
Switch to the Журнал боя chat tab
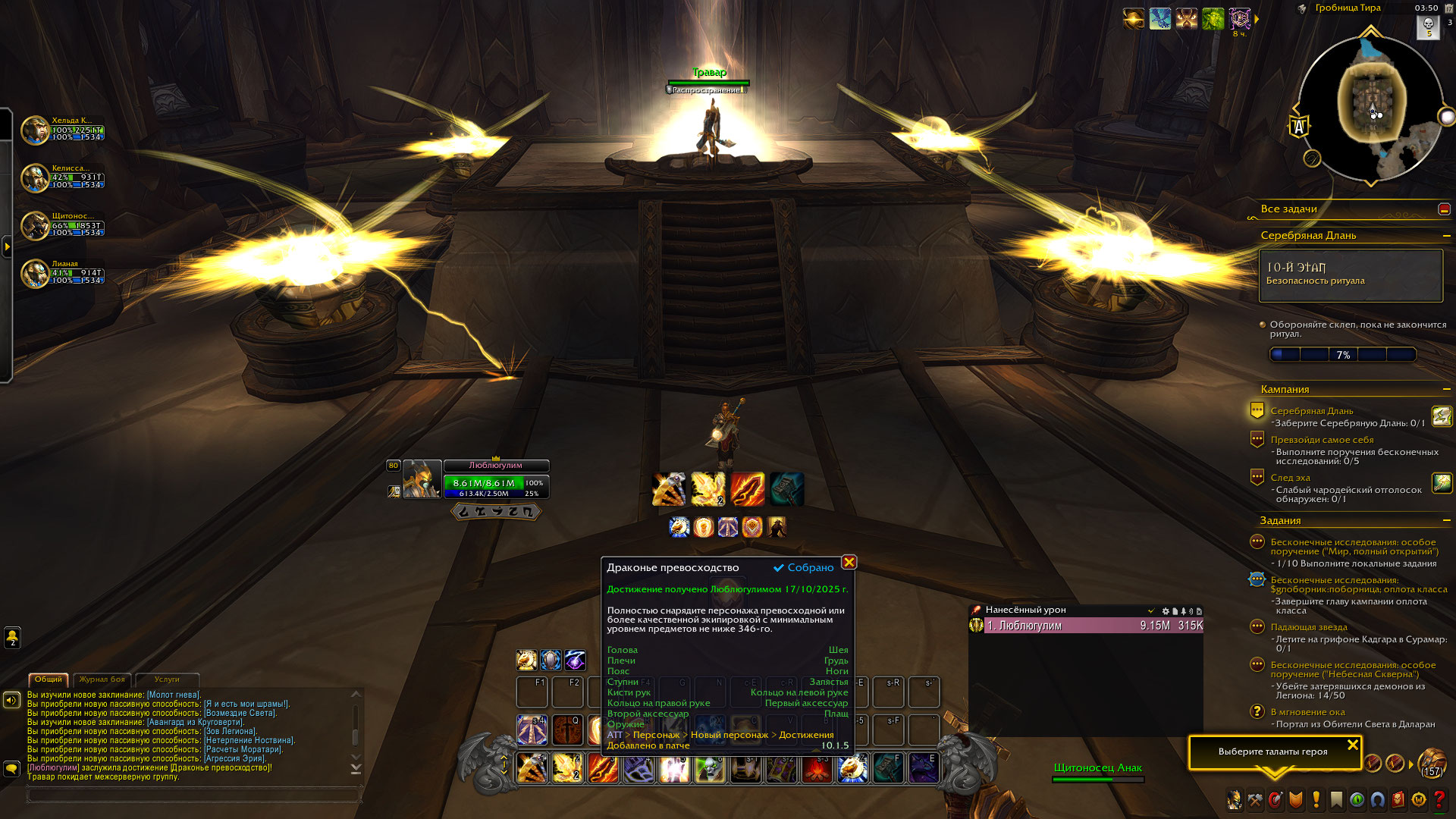pos(102,679)
